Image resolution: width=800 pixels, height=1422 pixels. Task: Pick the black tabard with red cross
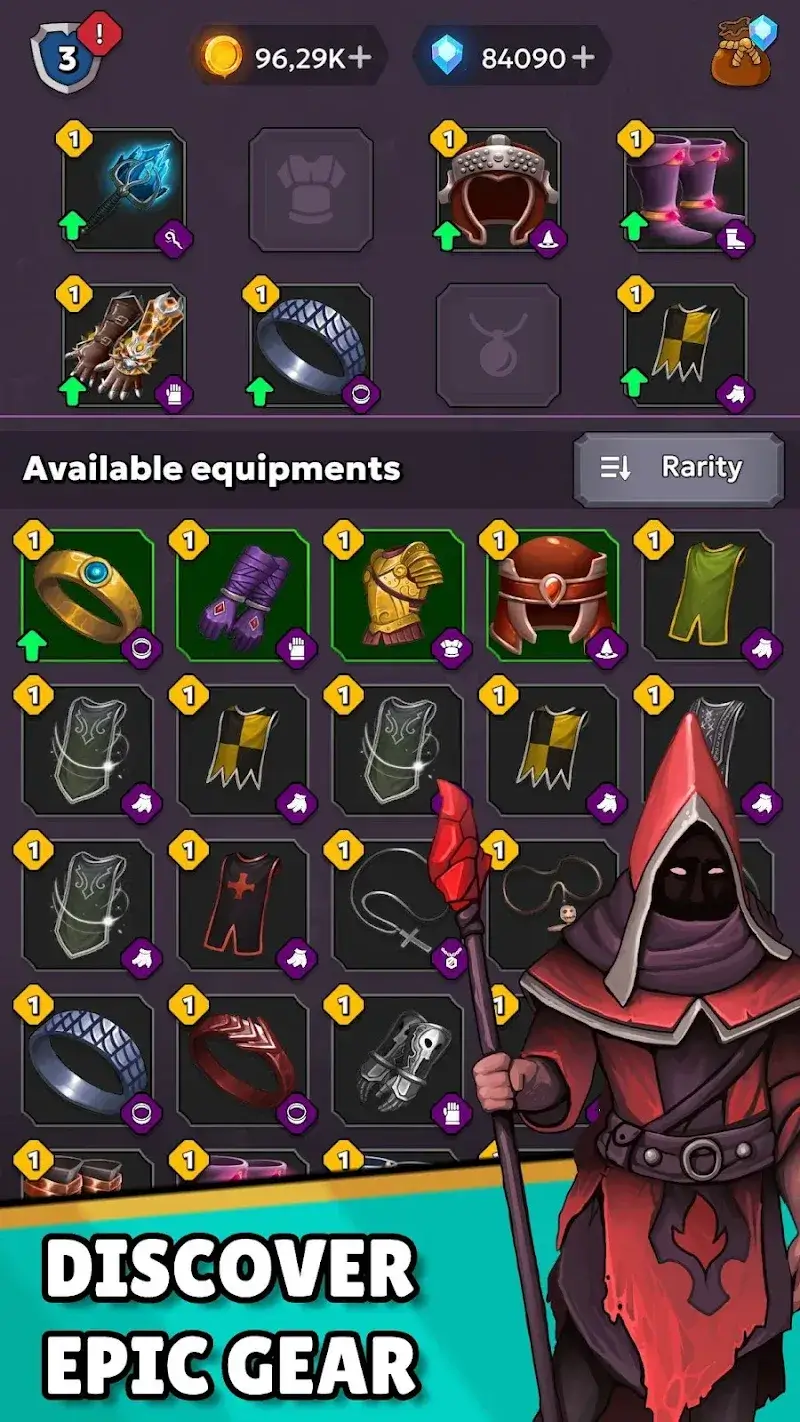pos(243,905)
